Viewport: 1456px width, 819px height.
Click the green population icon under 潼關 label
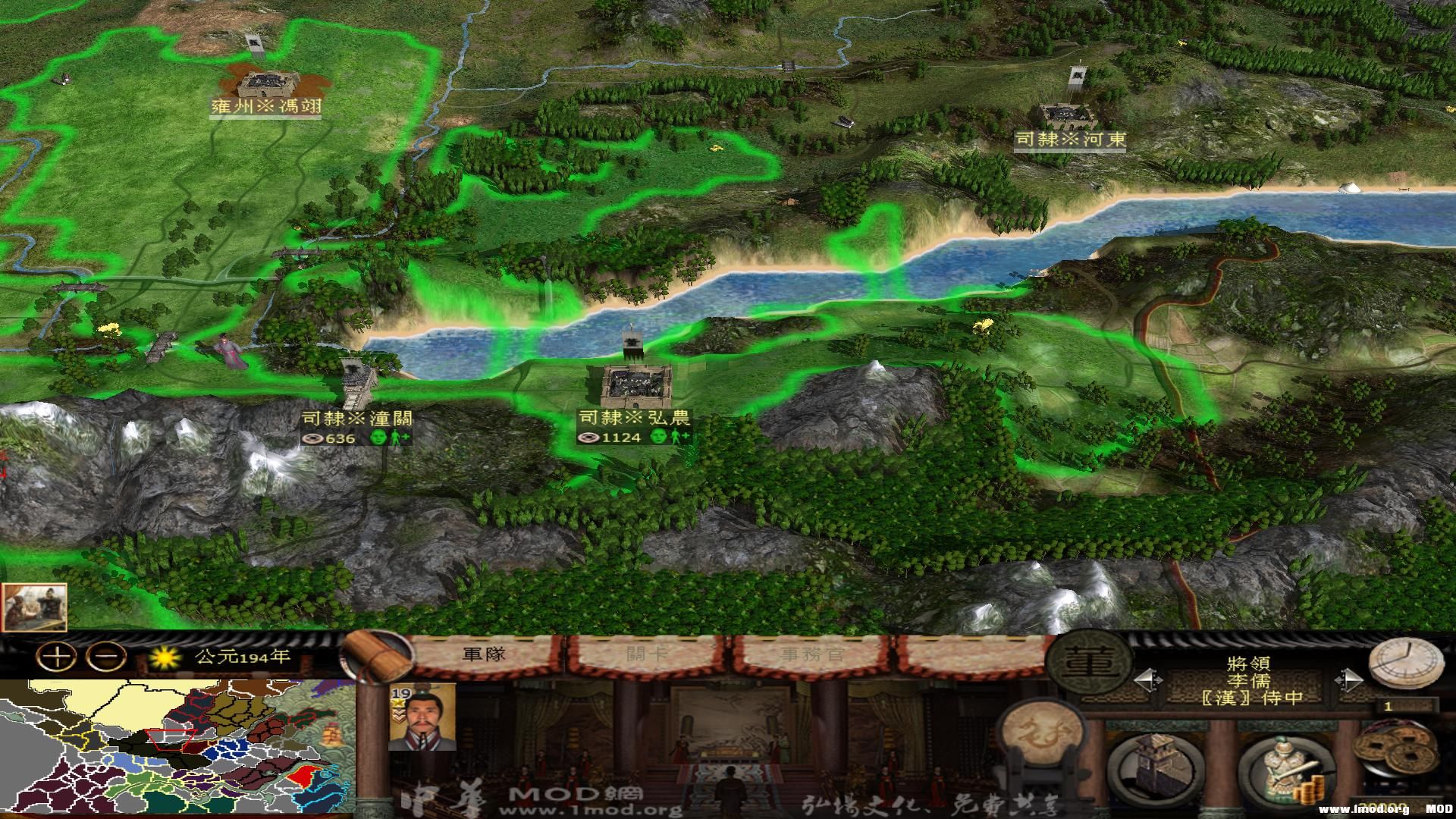click(378, 438)
